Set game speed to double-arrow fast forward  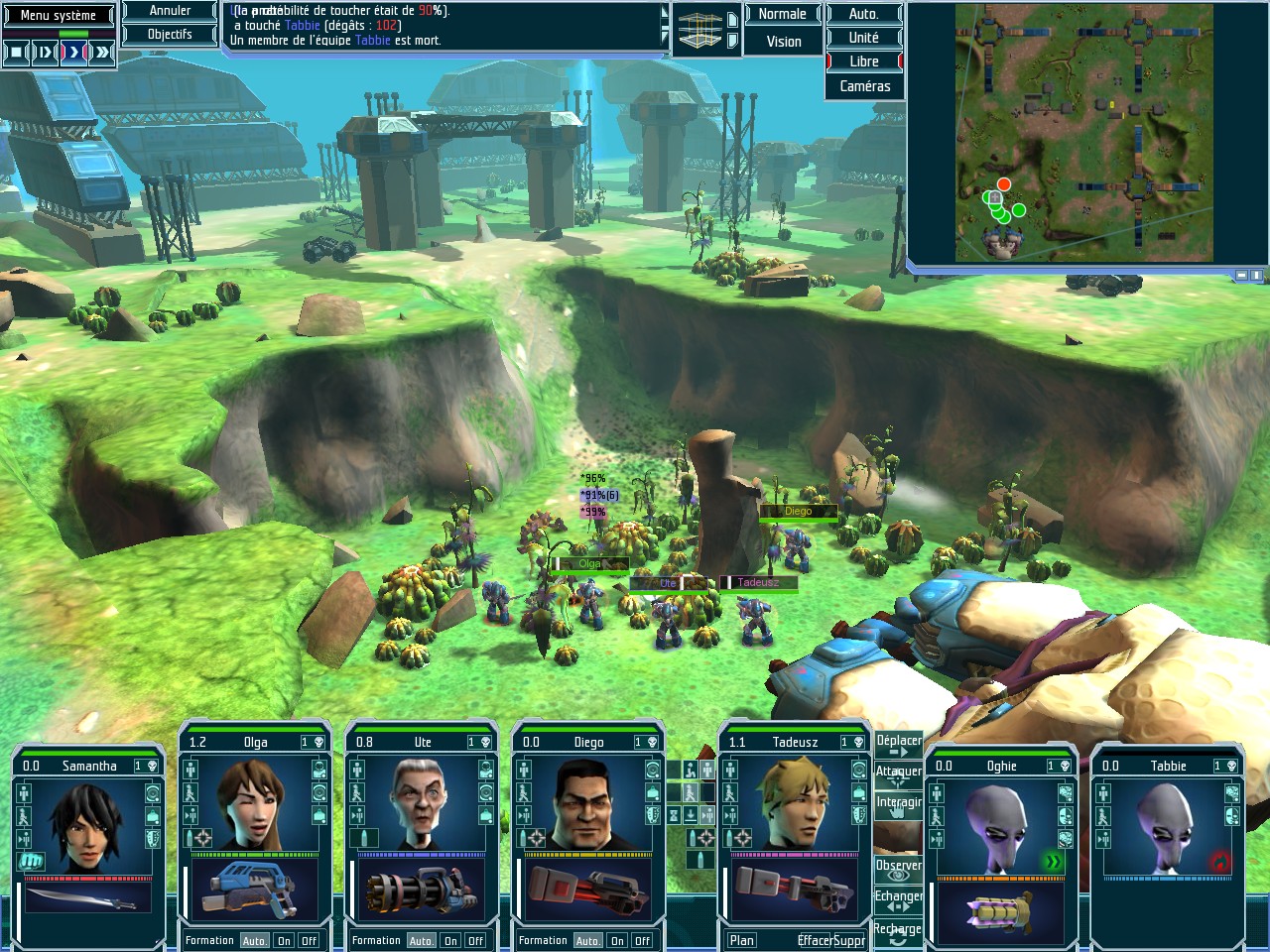coord(102,52)
